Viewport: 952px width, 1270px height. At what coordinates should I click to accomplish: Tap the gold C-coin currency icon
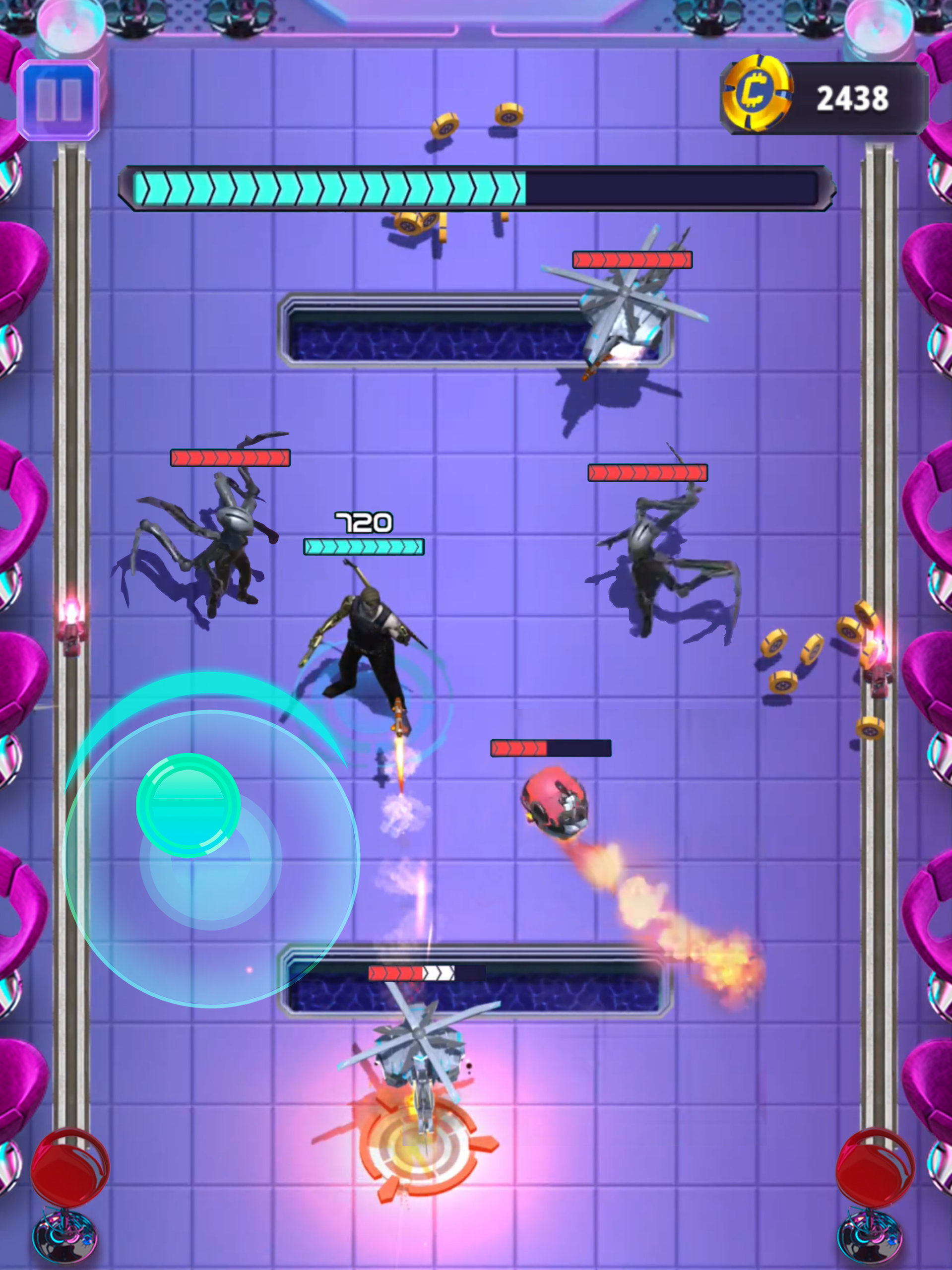(x=757, y=95)
